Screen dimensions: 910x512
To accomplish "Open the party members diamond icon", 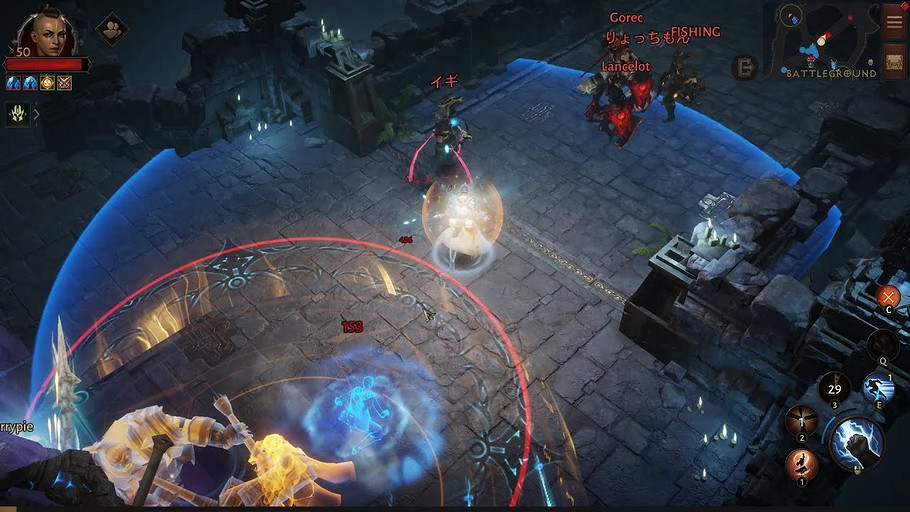I will coord(111,28).
